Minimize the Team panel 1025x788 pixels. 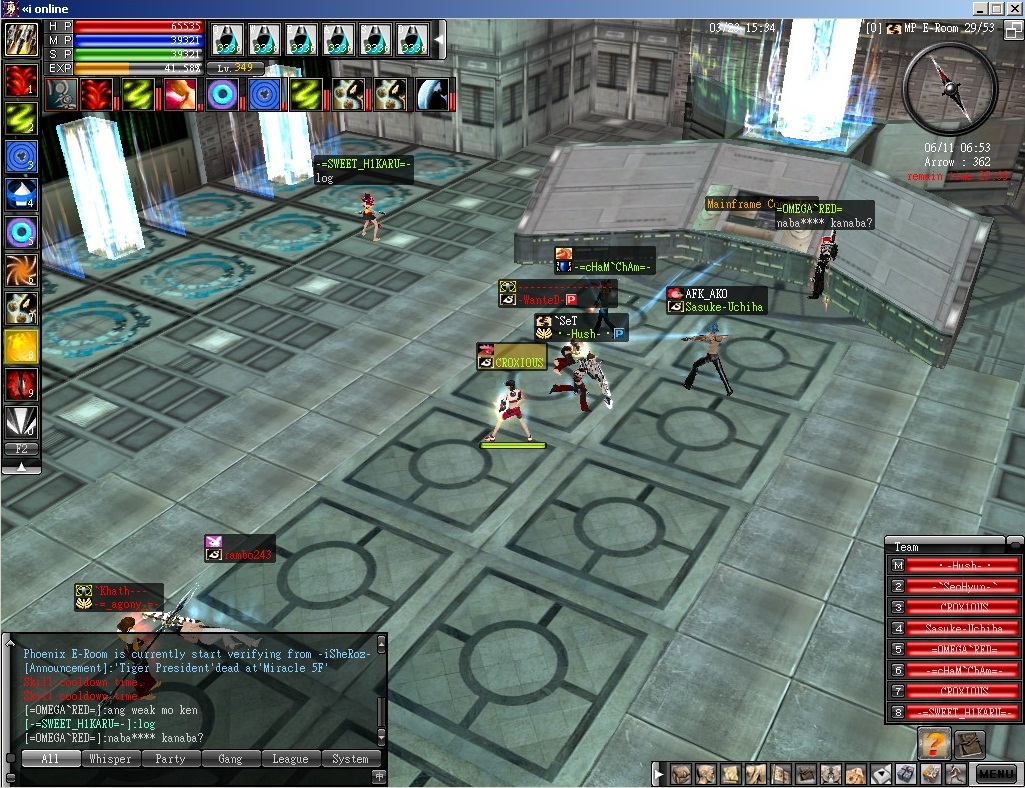point(1014,543)
